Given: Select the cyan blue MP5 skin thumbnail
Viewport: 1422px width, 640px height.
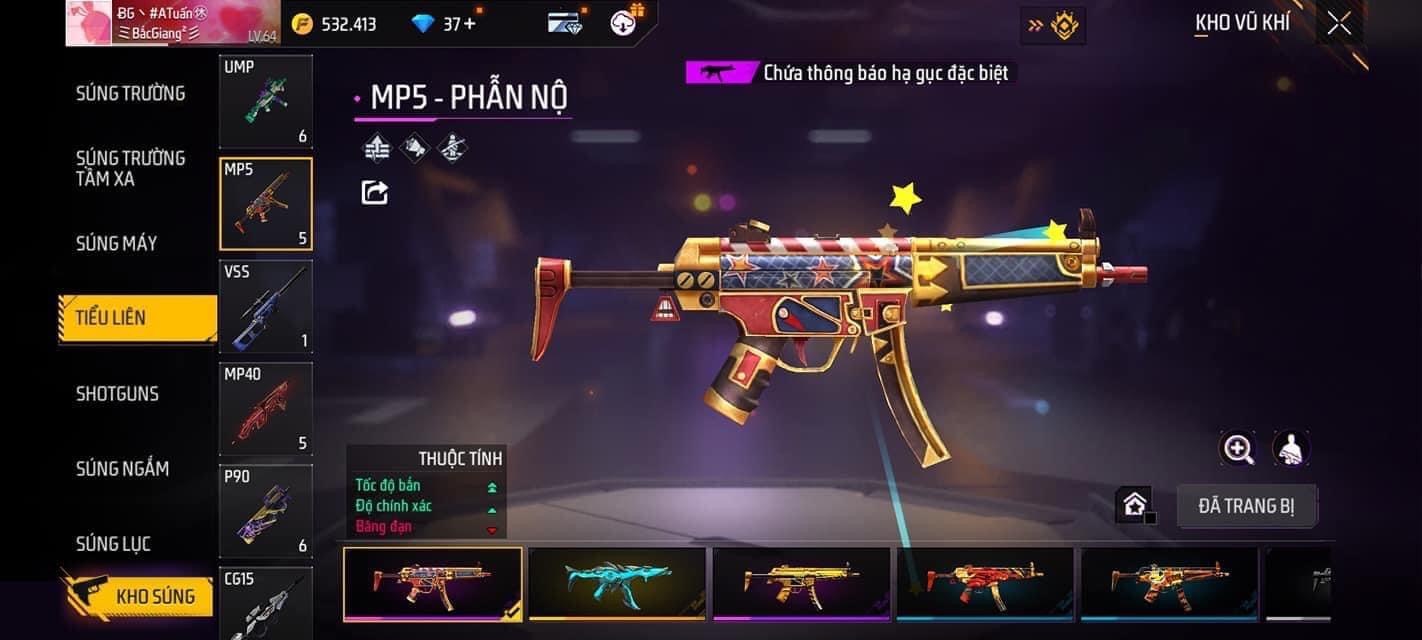Looking at the screenshot, I should pos(616,582).
